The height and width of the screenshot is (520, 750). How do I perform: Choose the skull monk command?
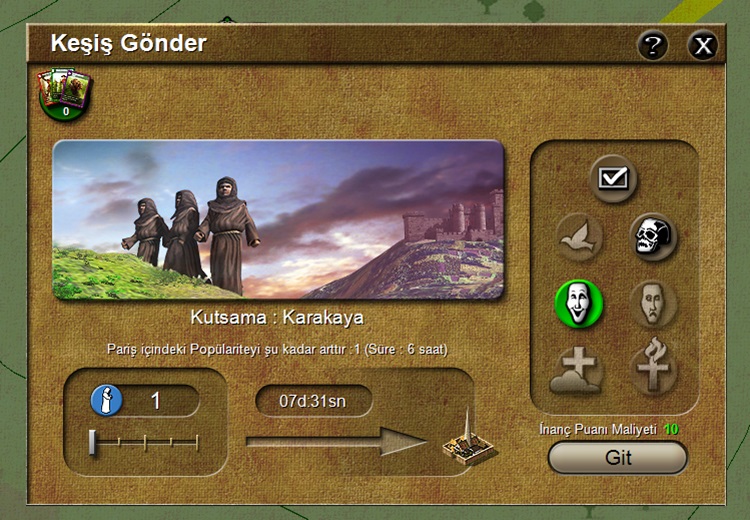coord(653,237)
